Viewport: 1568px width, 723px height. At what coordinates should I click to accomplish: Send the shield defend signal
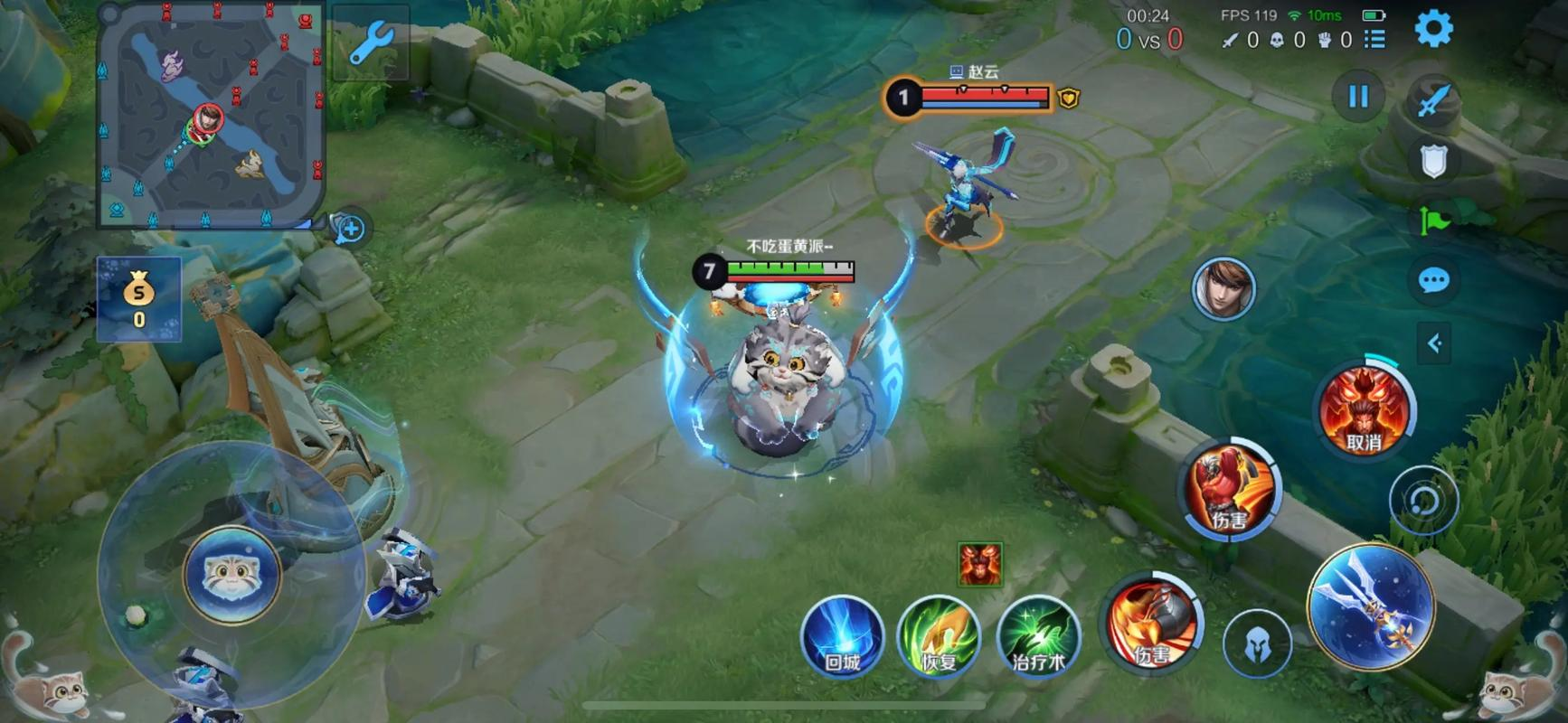(x=1433, y=161)
